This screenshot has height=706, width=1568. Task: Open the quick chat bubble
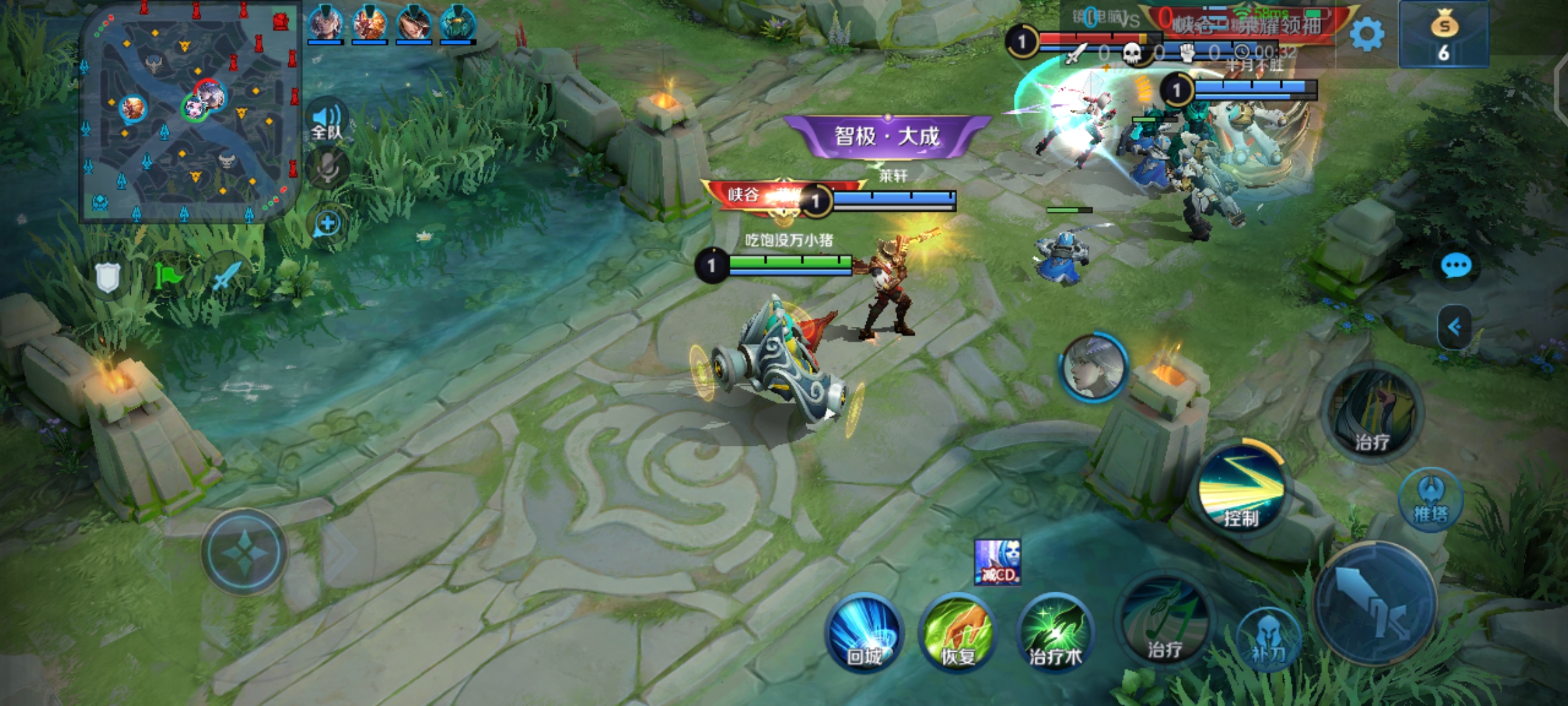tap(1456, 266)
